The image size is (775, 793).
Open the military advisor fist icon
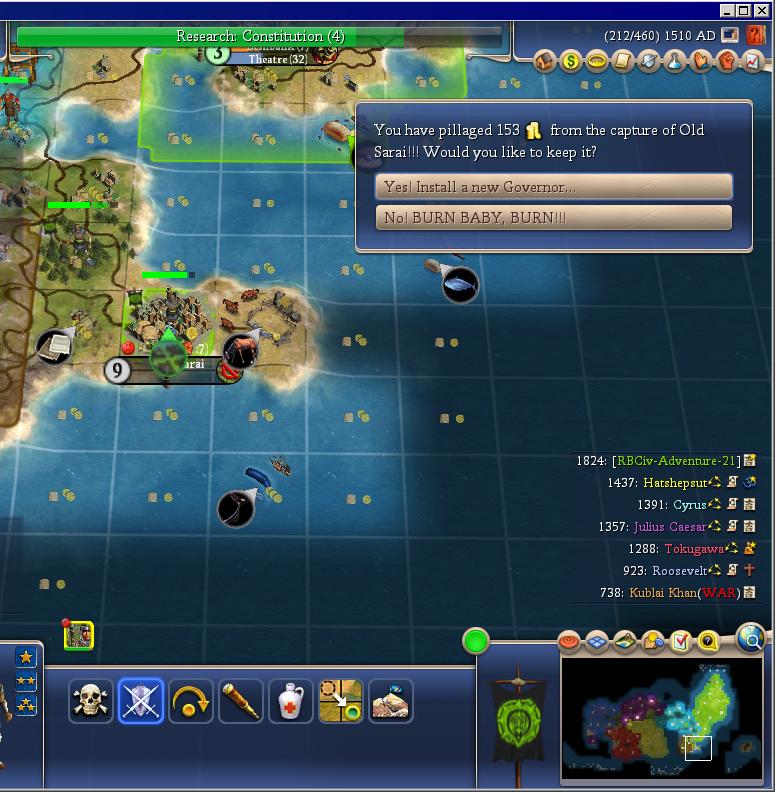(727, 62)
